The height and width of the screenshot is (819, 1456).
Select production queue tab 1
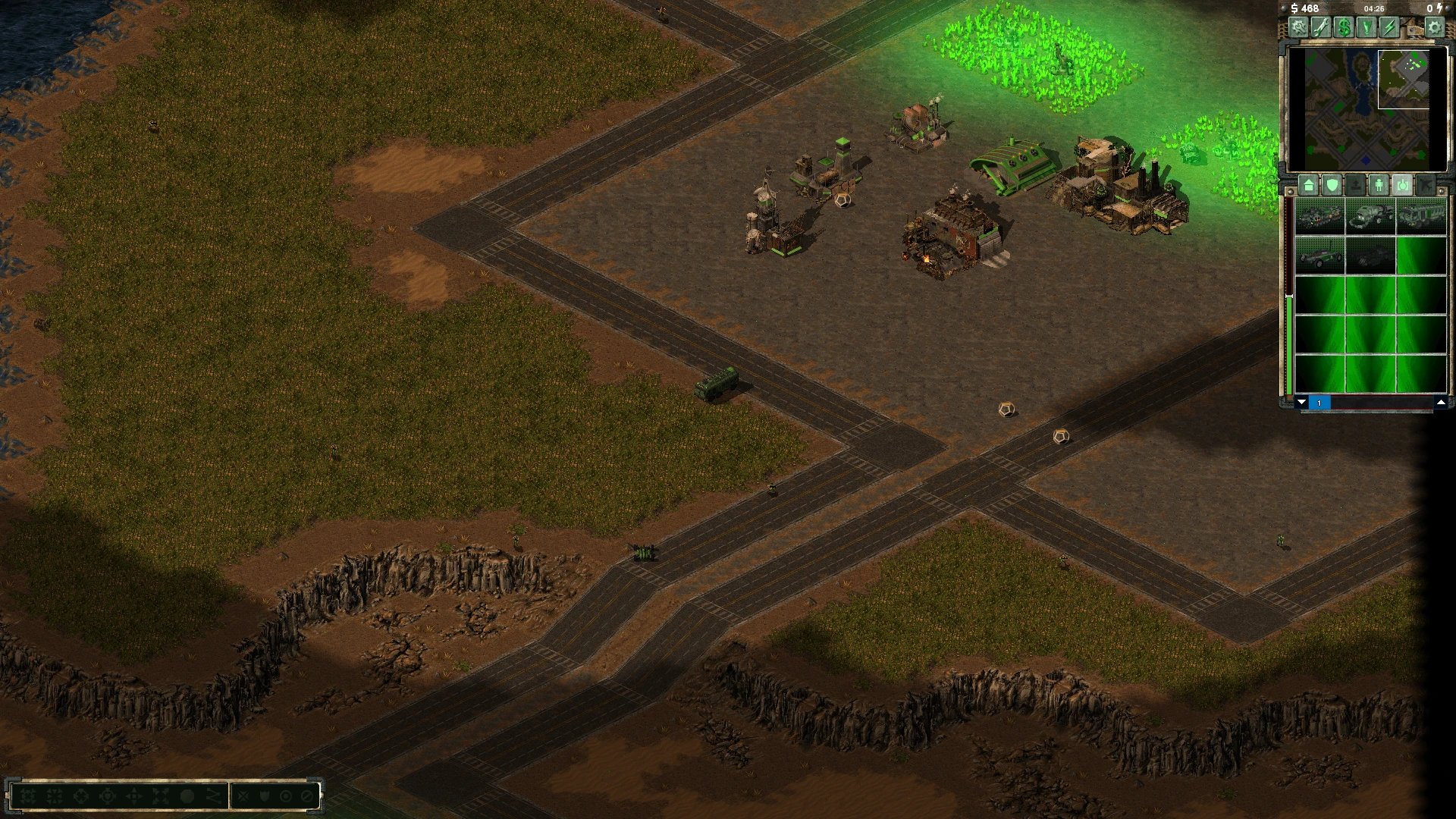click(1319, 403)
